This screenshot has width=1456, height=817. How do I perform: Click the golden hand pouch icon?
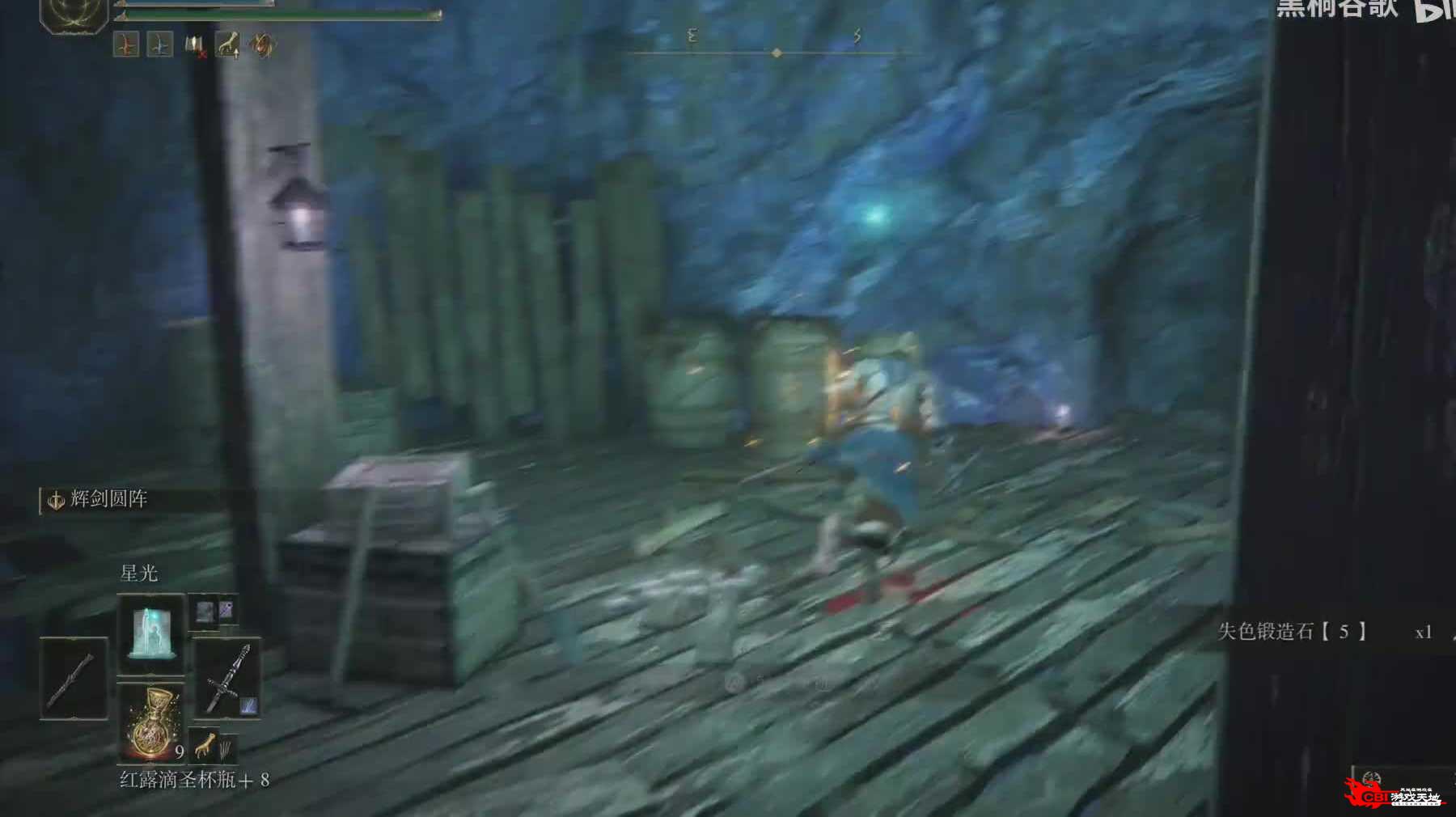pyautogui.click(x=205, y=743)
